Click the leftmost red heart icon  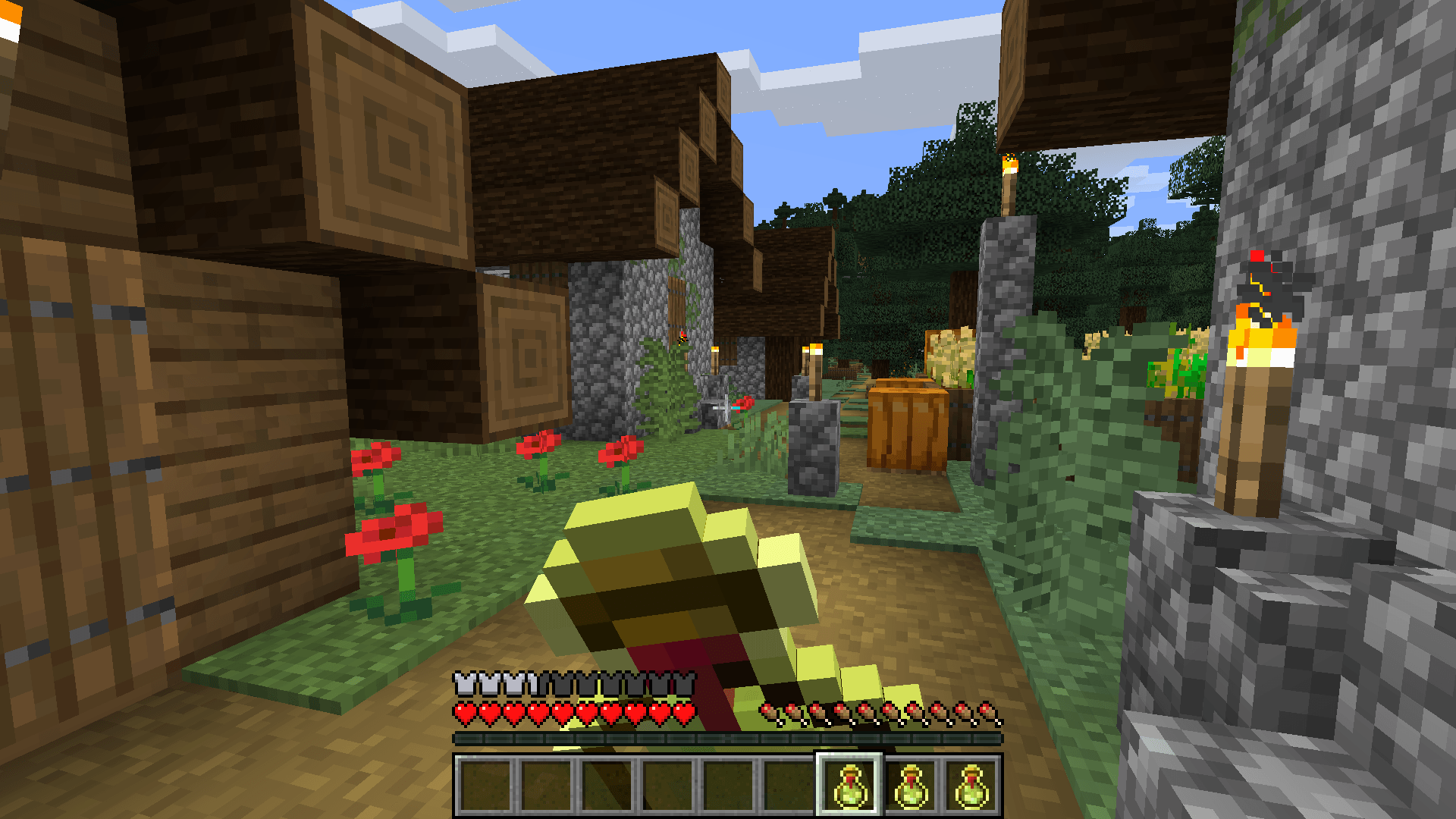(464, 711)
